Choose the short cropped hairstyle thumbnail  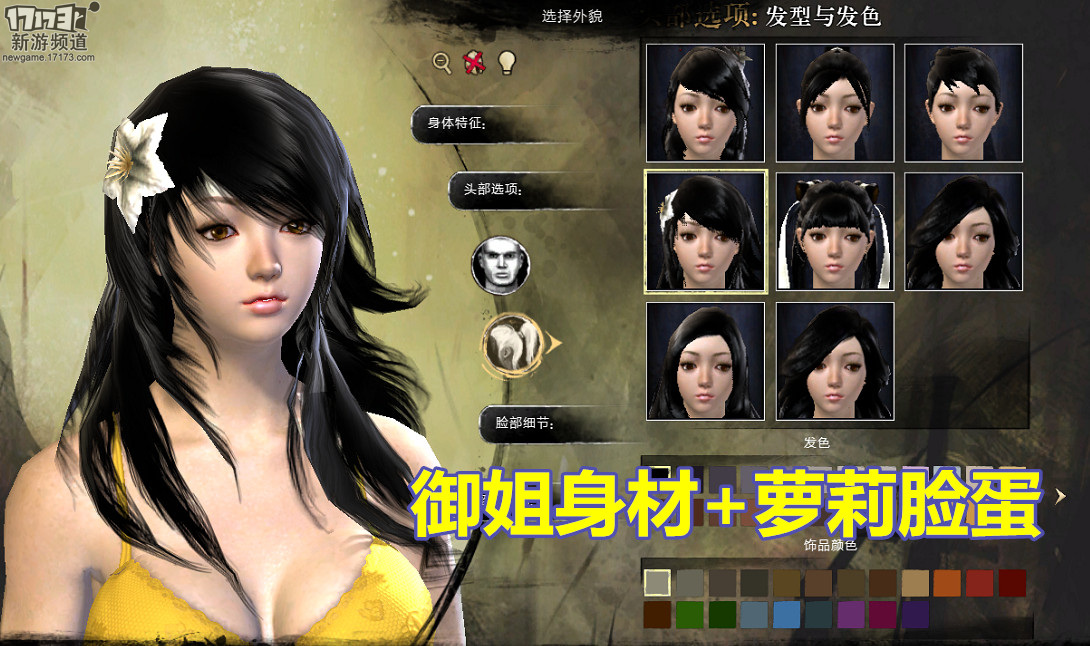point(963,102)
